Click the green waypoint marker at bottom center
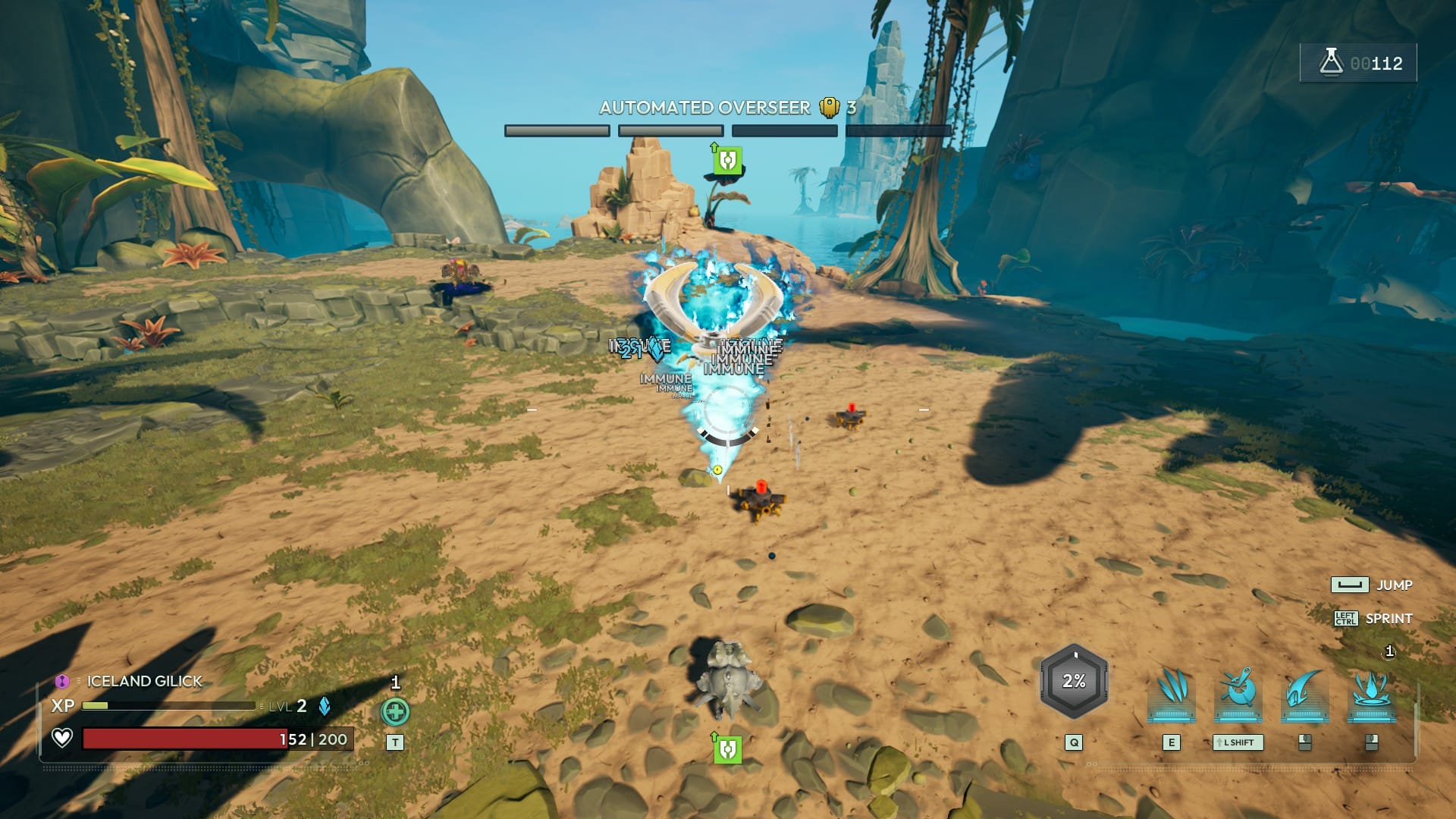Screen dimensions: 1456x819 [x=727, y=749]
